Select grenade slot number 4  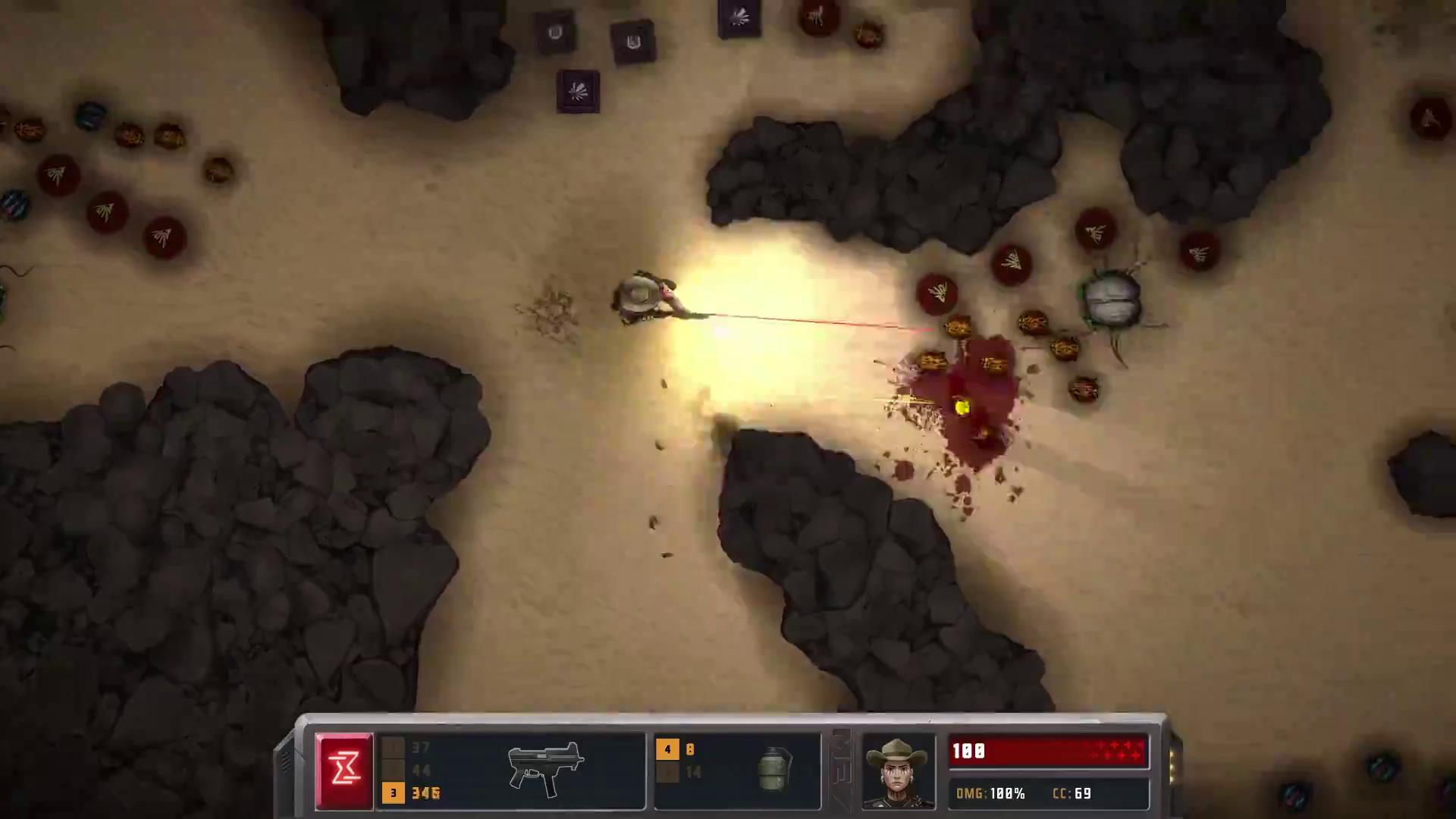(x=667, y=750)
